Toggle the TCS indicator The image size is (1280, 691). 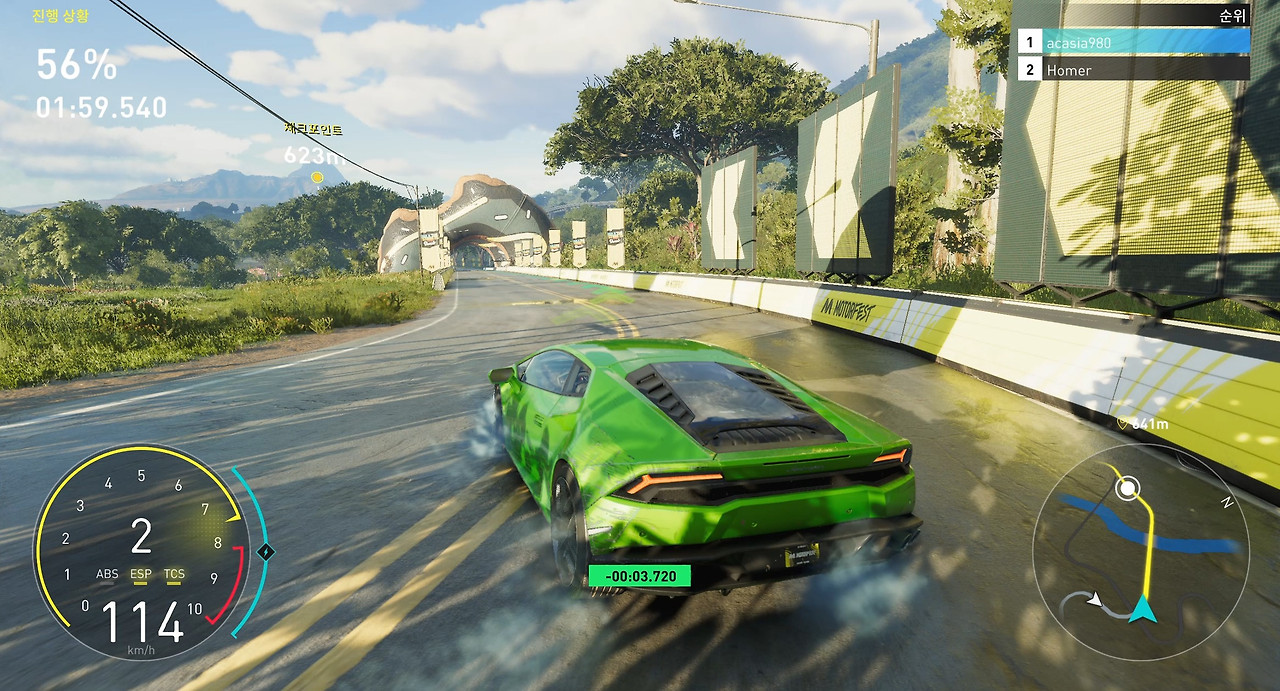click(174, 575)
